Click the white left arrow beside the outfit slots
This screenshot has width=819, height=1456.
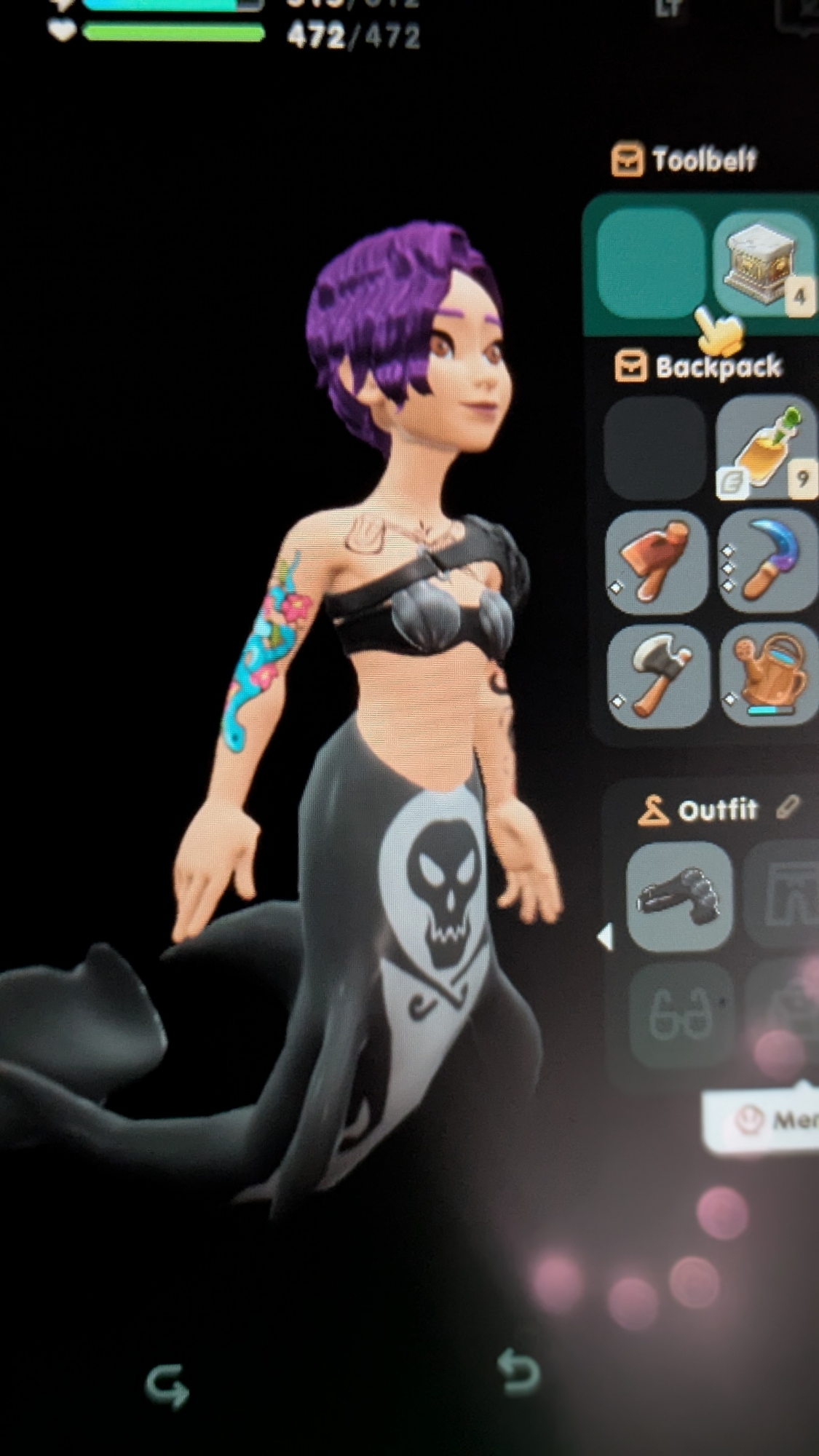point(606,937)
